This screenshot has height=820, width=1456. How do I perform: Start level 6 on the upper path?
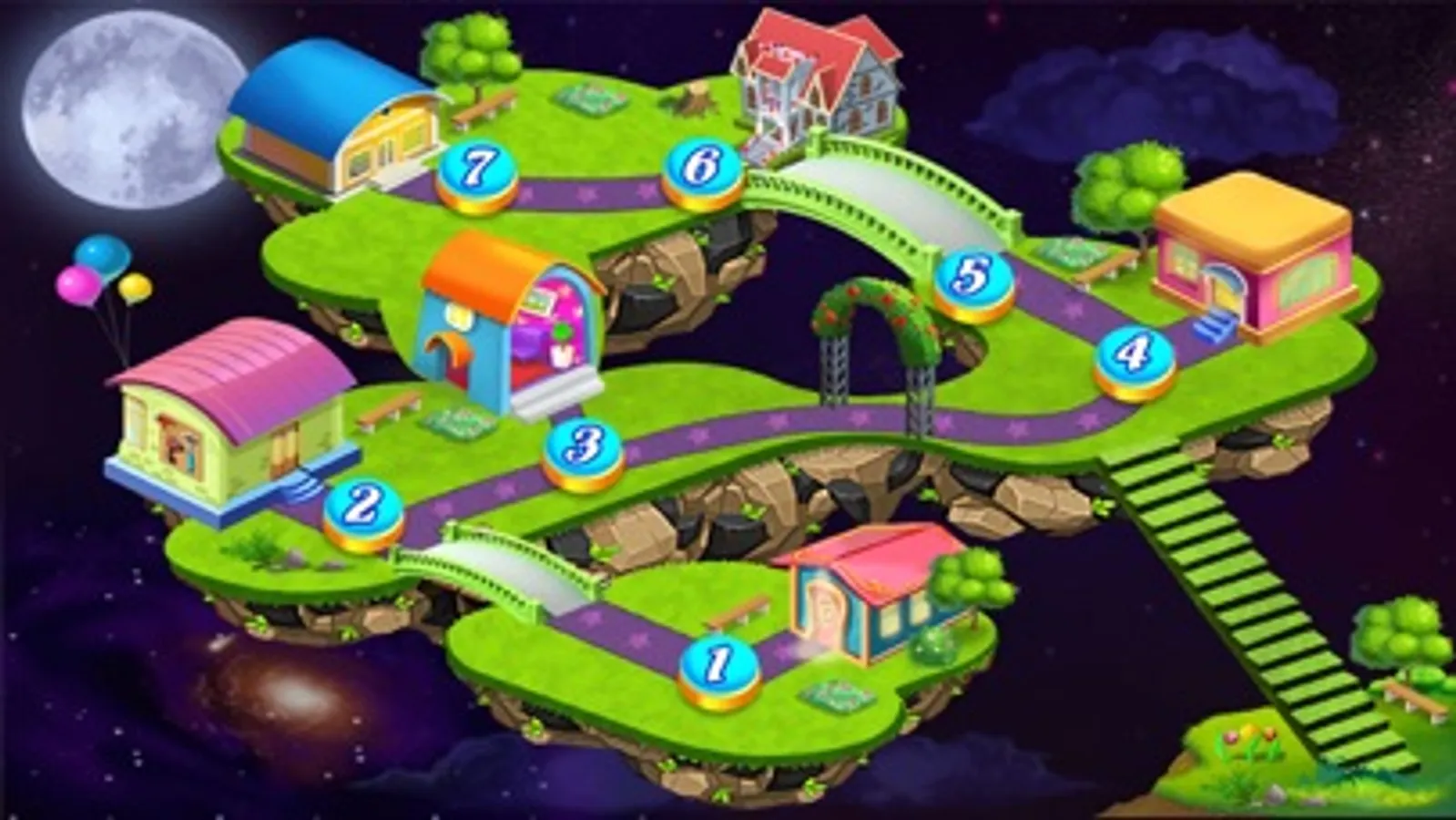[x=699, y=166]
